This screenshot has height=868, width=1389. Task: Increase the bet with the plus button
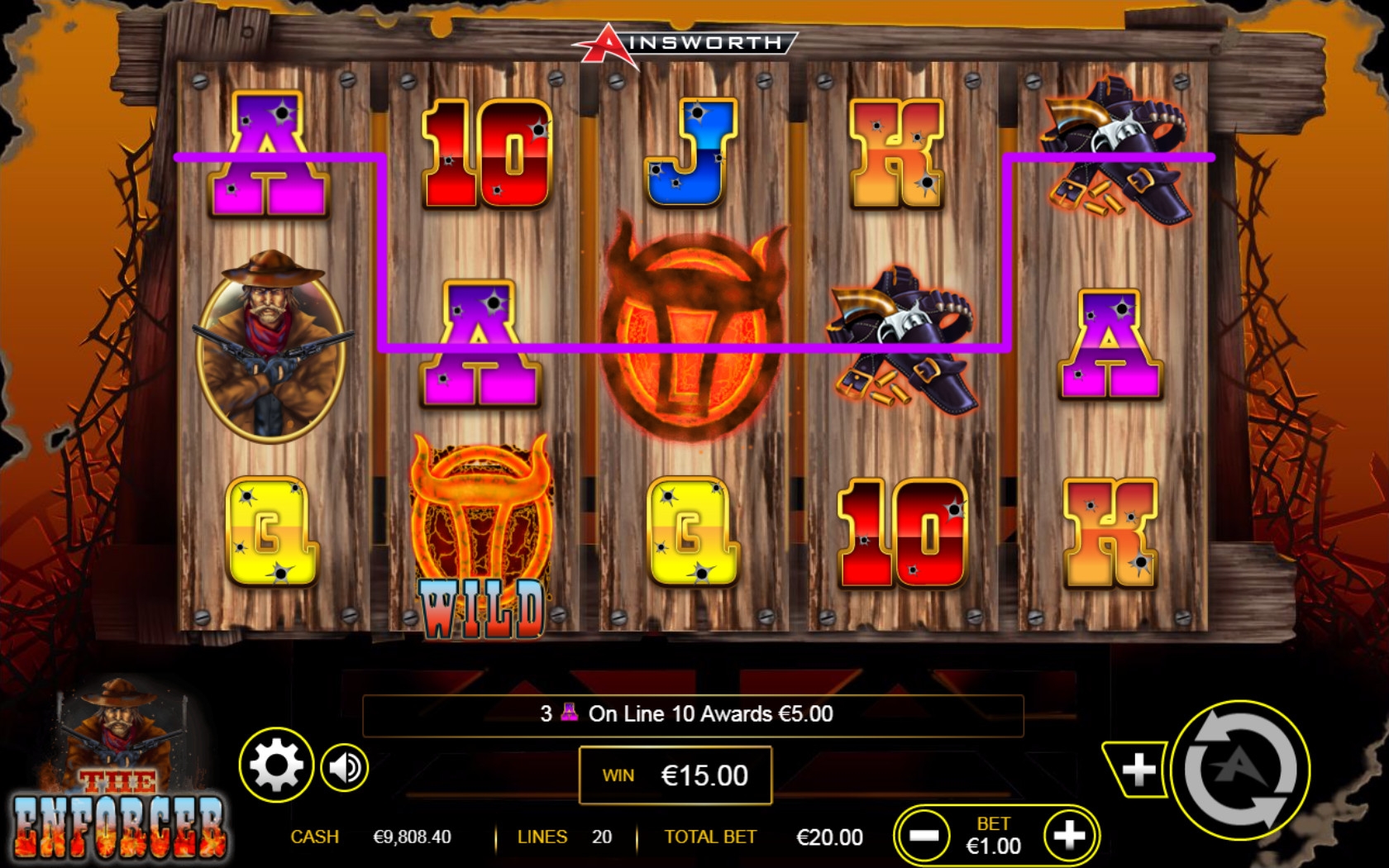[1069, 835]
